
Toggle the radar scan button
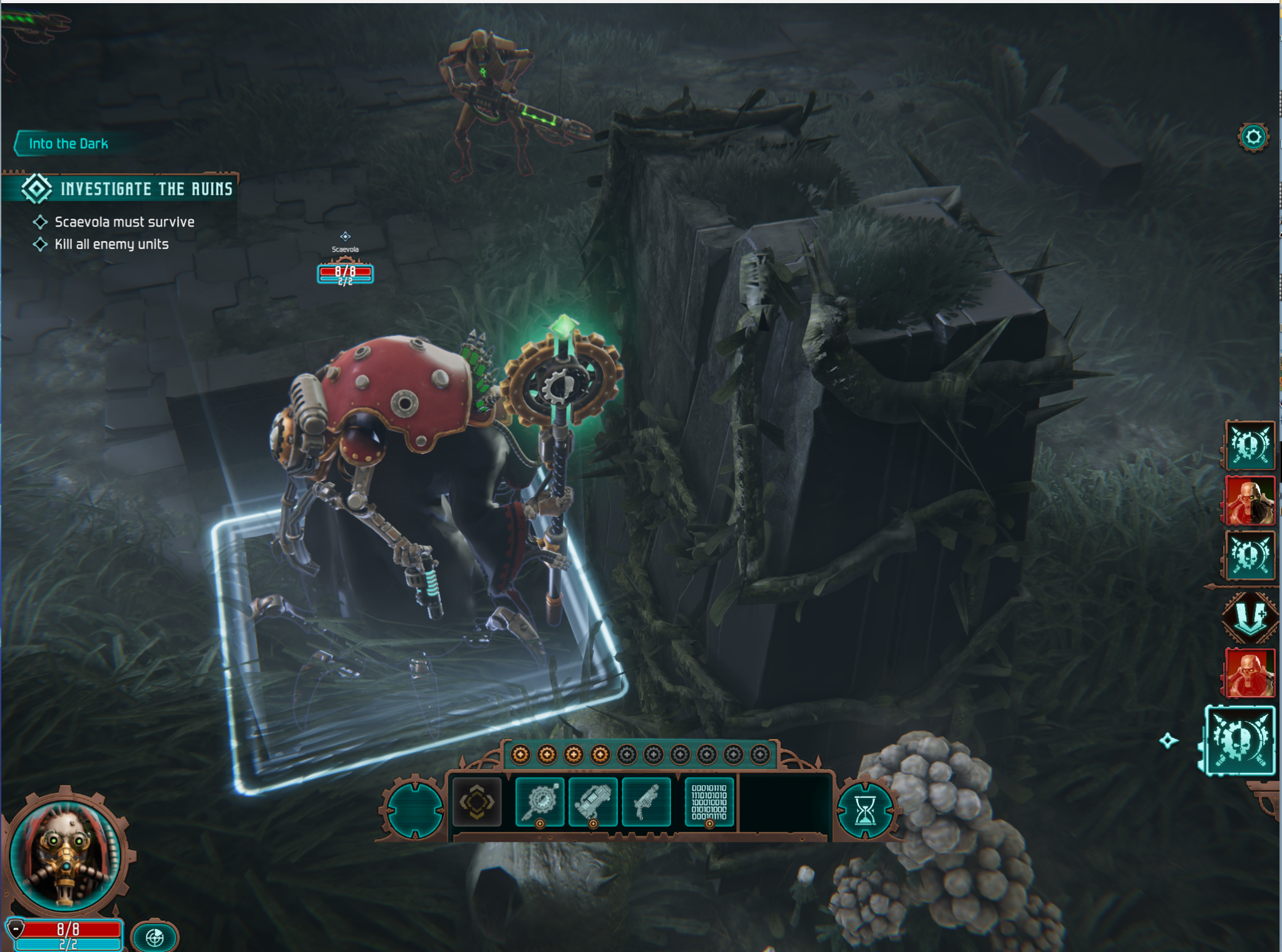click(x=155, y=937)
